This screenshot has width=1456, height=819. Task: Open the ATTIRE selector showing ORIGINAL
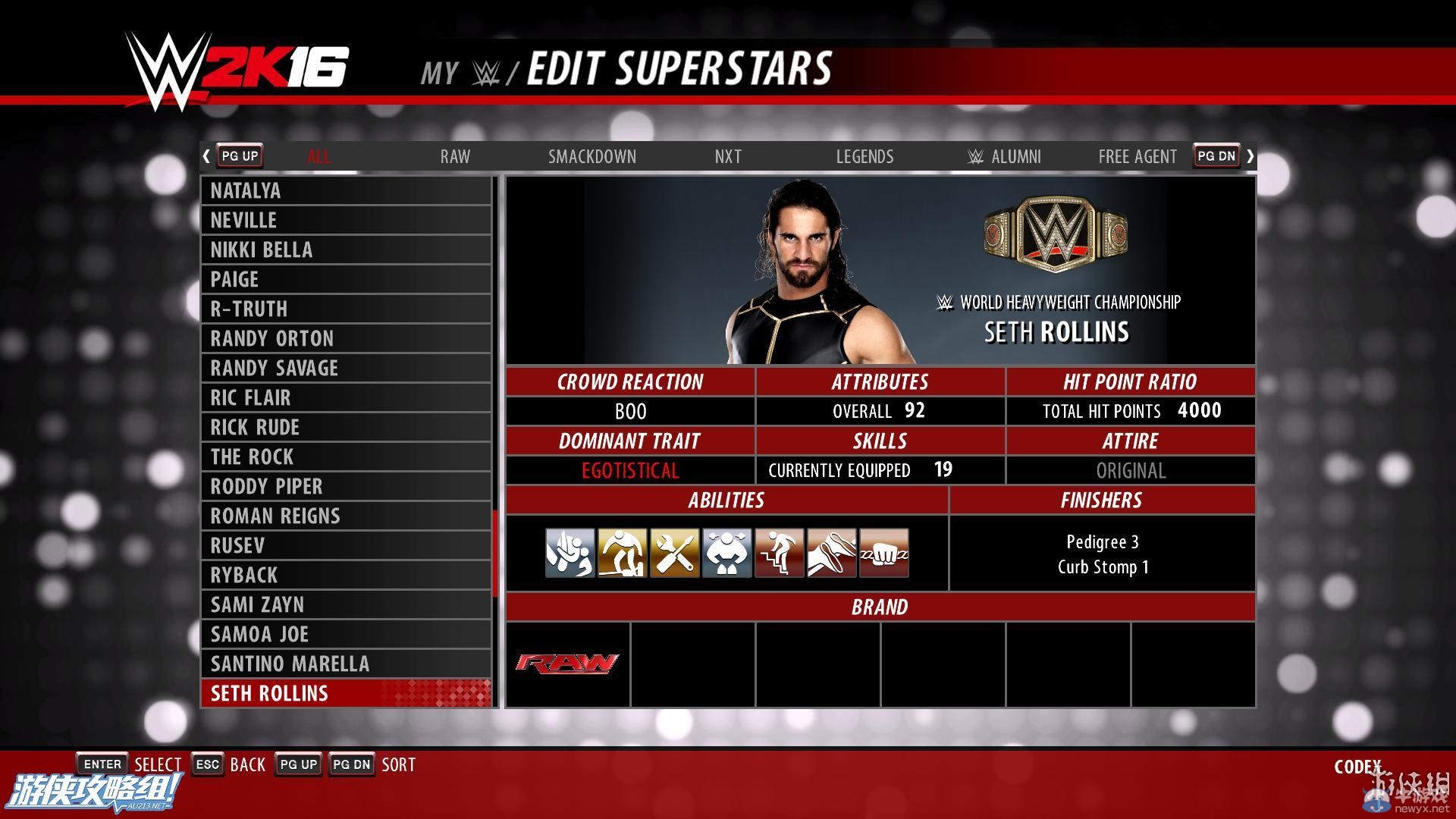pos(1131,470)
